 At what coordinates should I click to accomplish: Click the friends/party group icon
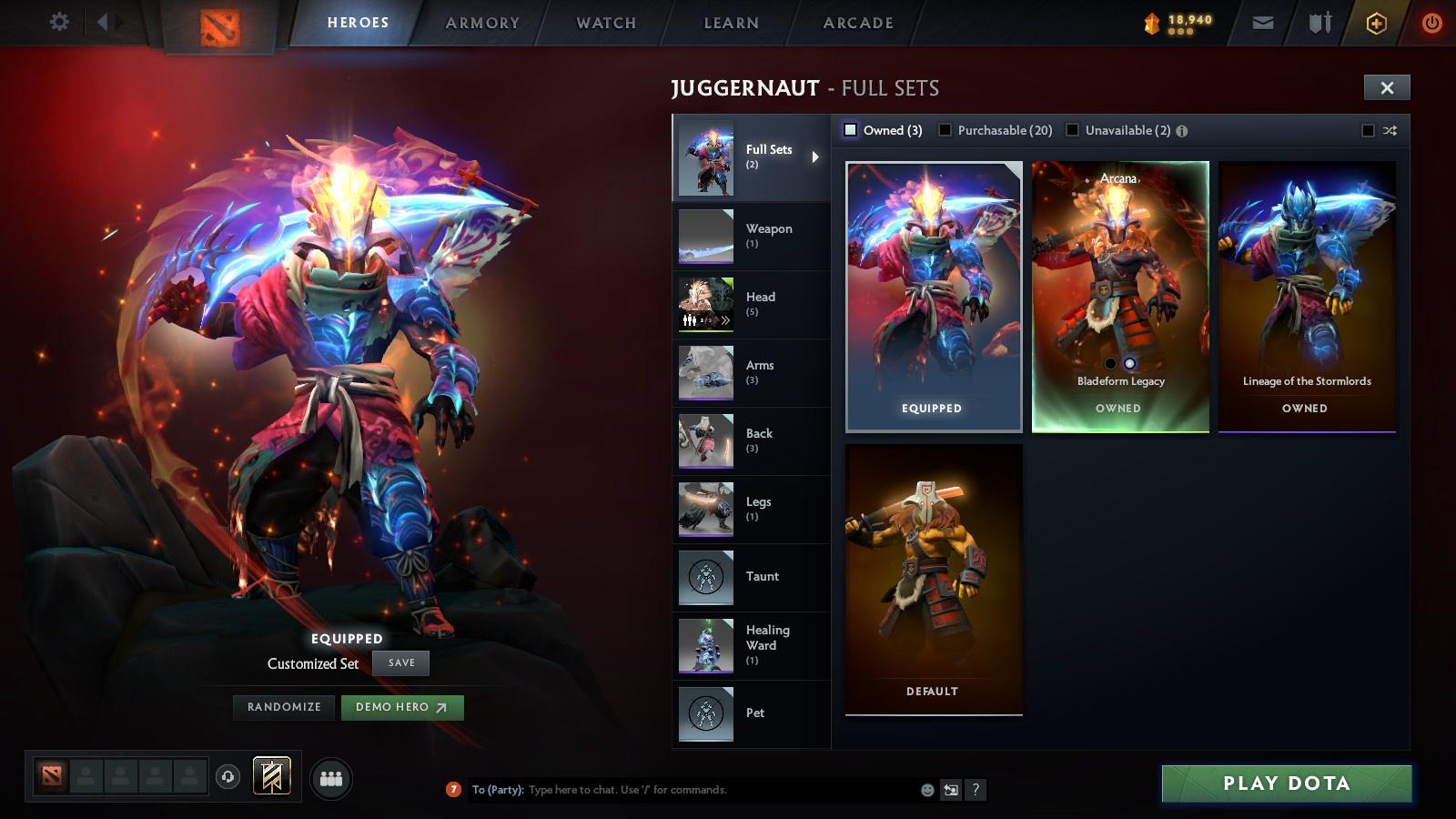click(331, 778)
